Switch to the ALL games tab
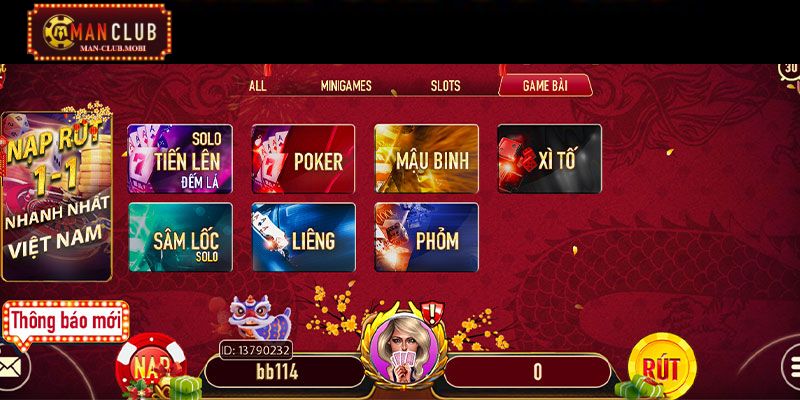 click(x=257, y=86)
